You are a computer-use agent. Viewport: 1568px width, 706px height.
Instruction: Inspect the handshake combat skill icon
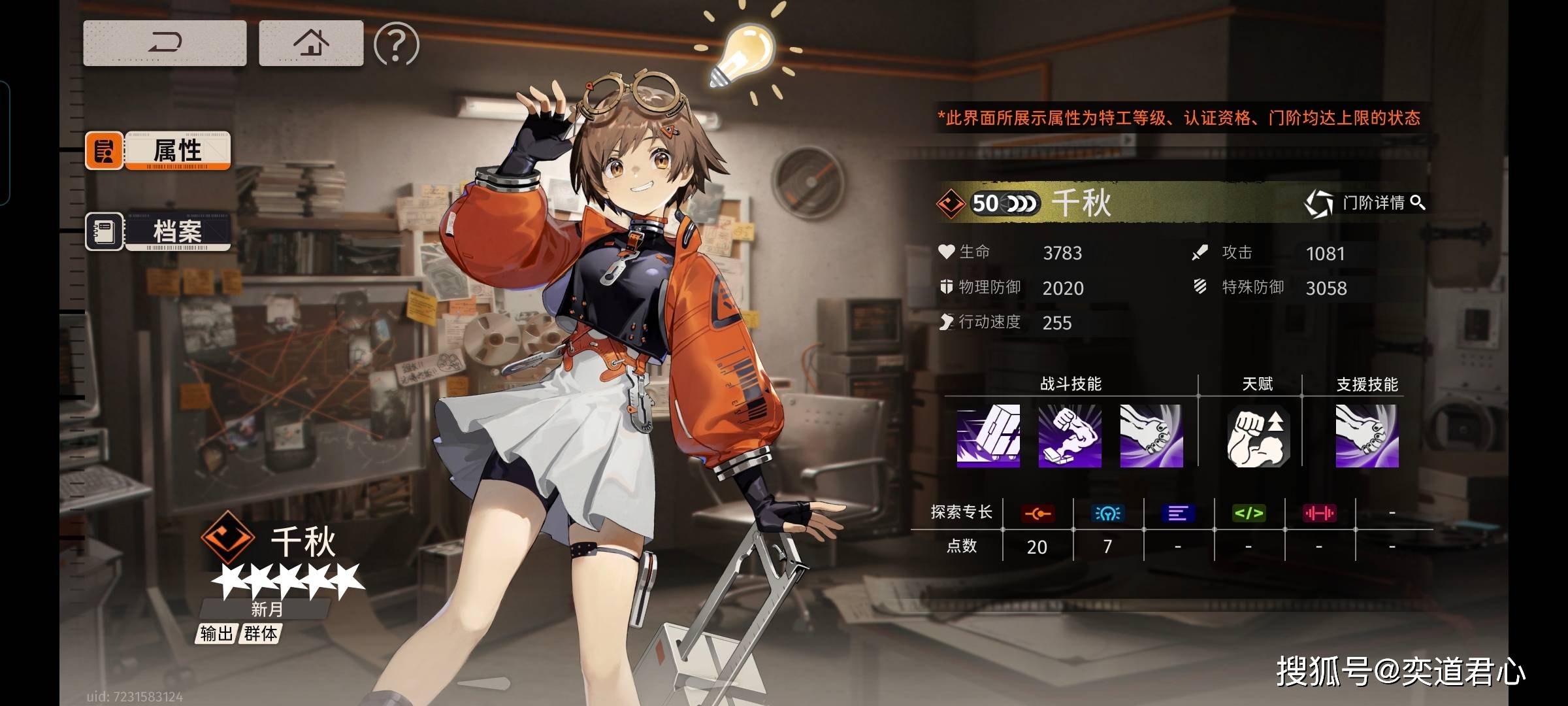[1151, 436]
